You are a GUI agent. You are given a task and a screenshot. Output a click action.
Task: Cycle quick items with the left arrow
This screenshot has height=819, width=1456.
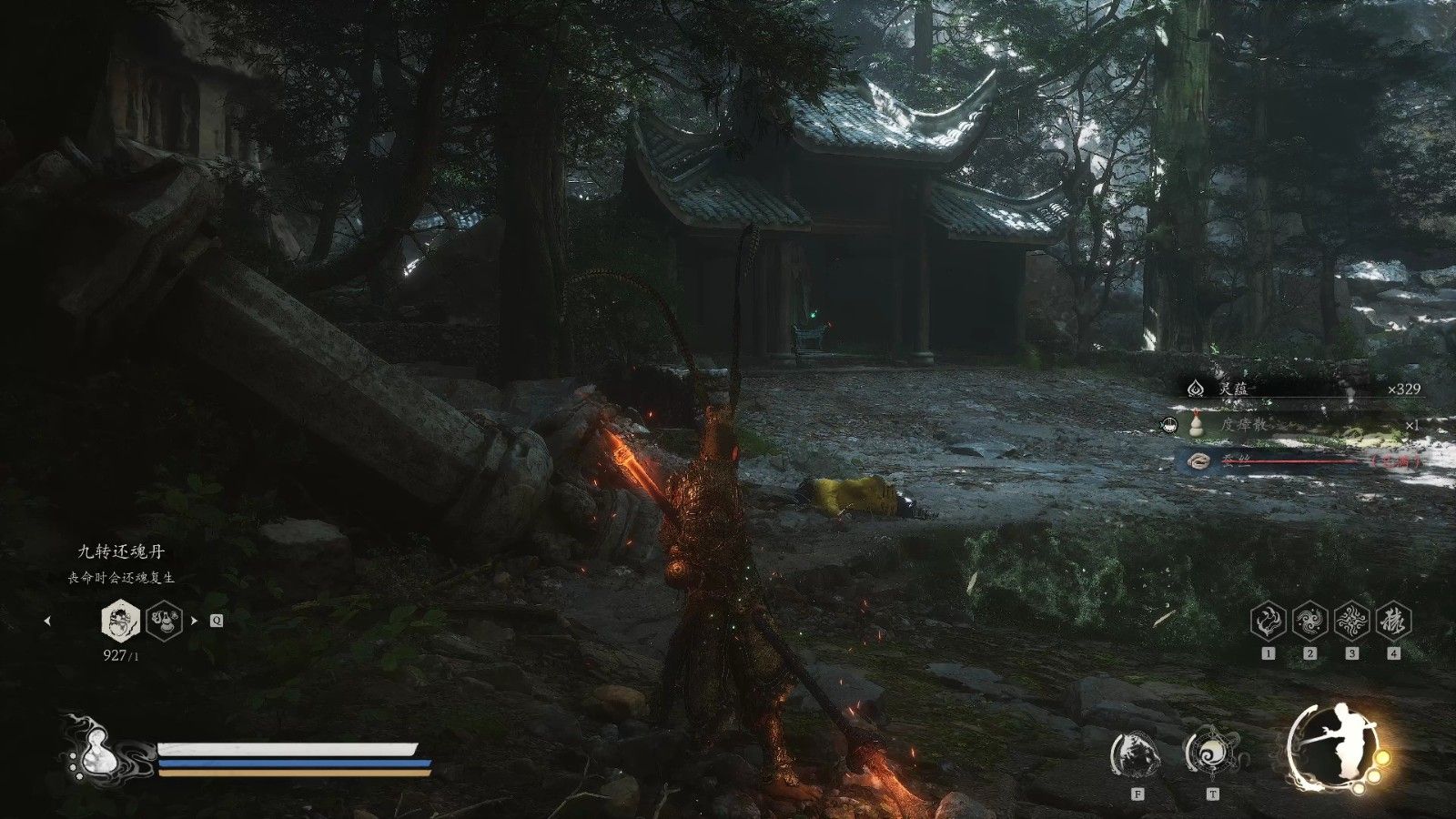(x=47, y=622)
